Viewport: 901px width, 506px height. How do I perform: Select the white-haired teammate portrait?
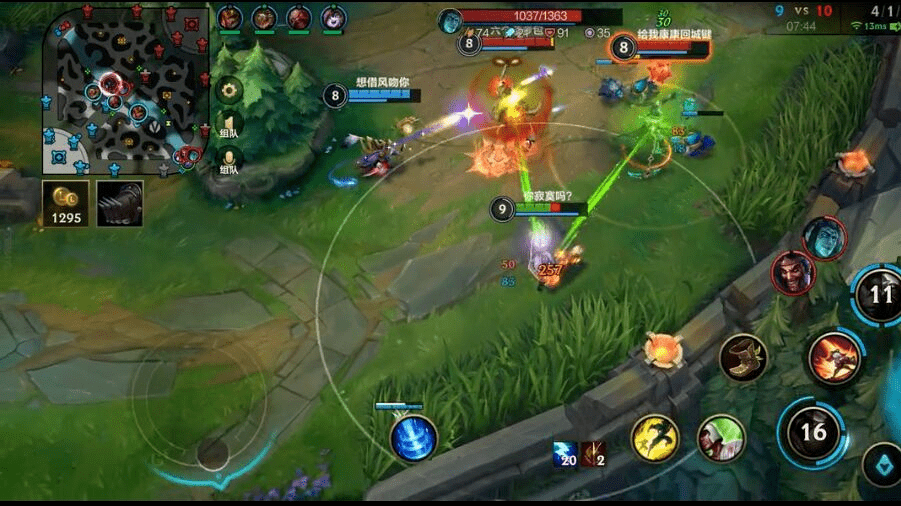pos(333,18)
